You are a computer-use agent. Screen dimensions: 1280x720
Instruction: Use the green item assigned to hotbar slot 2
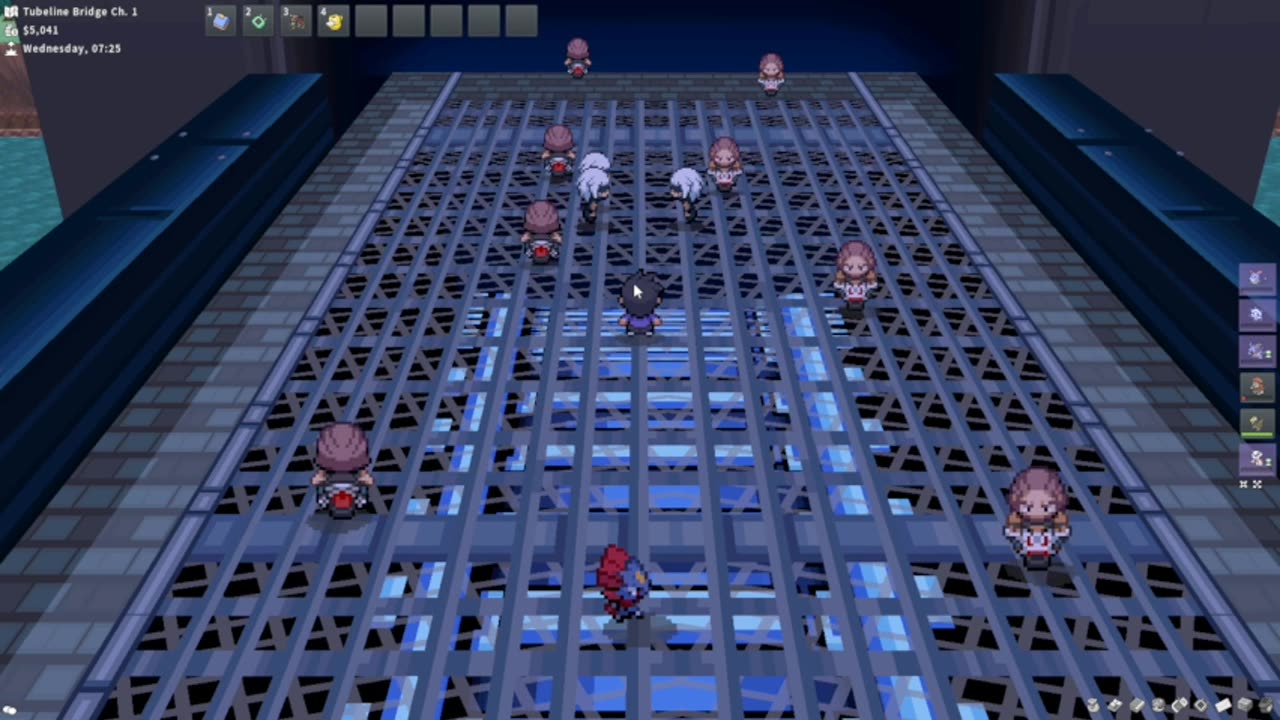tap(256, 20)
